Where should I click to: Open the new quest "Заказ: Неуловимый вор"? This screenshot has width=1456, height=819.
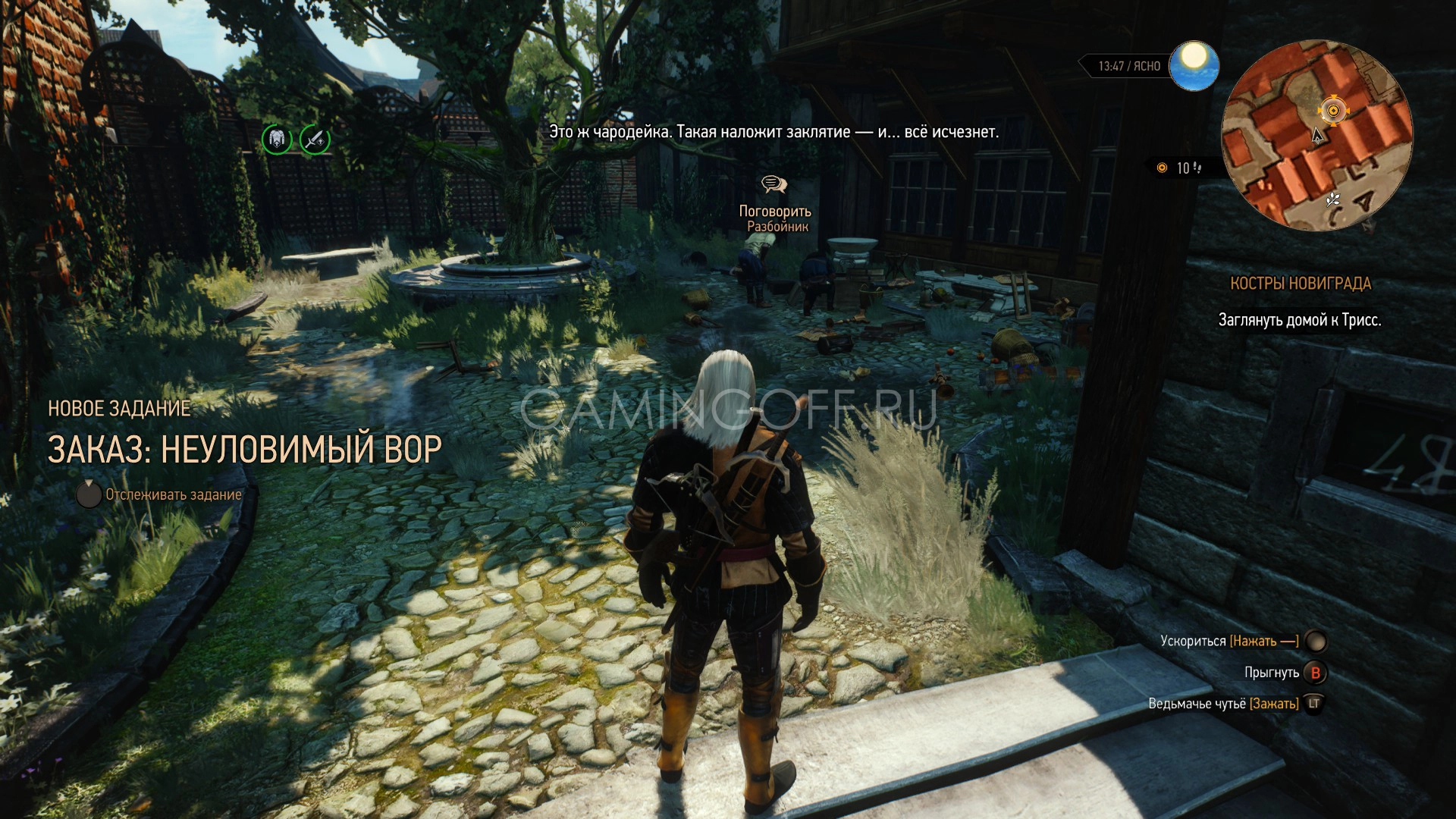point(244,449)
